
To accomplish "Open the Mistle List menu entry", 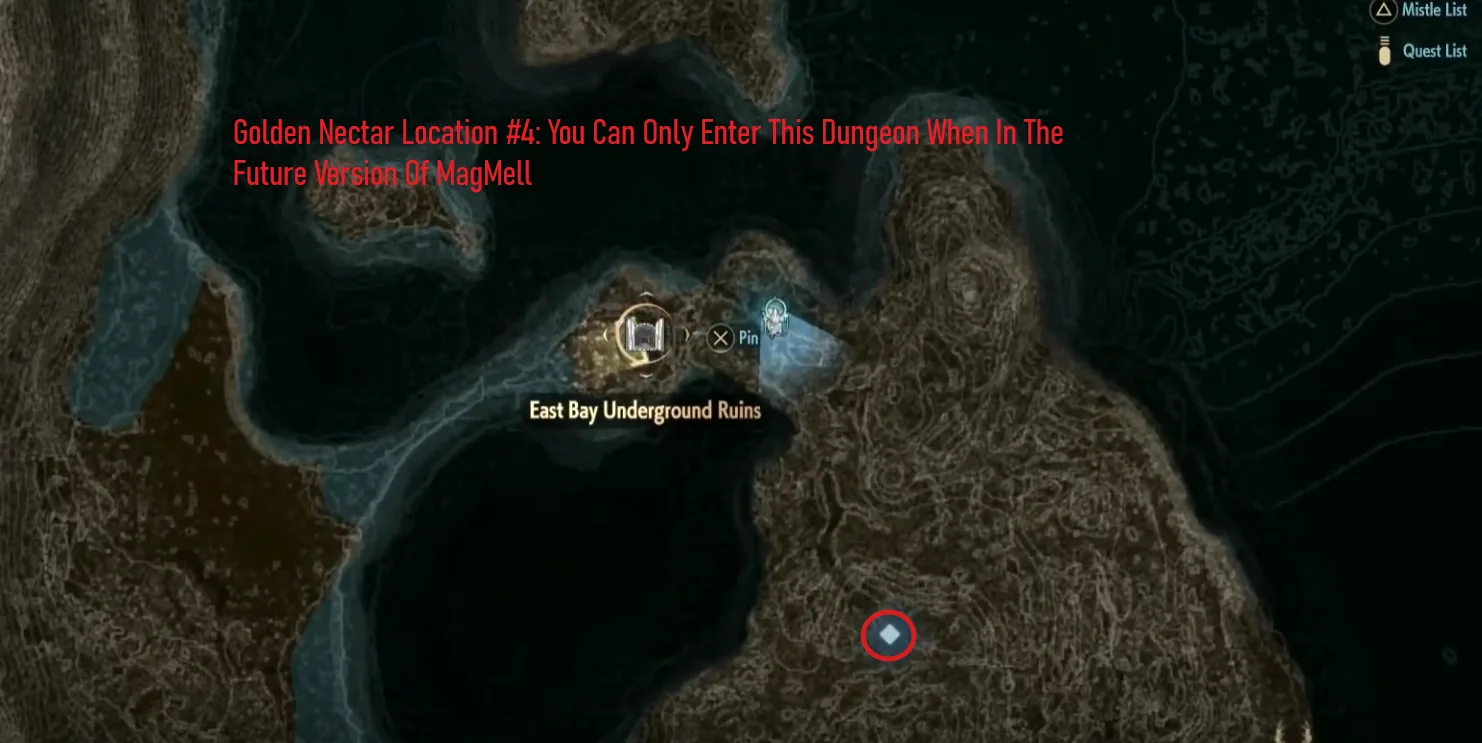I will click(x=1432, y=11).
